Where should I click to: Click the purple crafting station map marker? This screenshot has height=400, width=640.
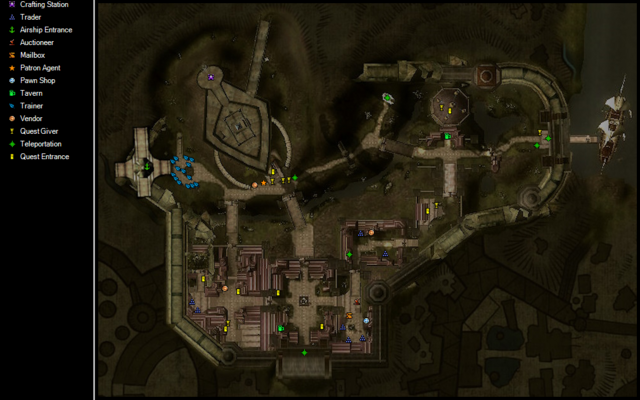(211, 76)
